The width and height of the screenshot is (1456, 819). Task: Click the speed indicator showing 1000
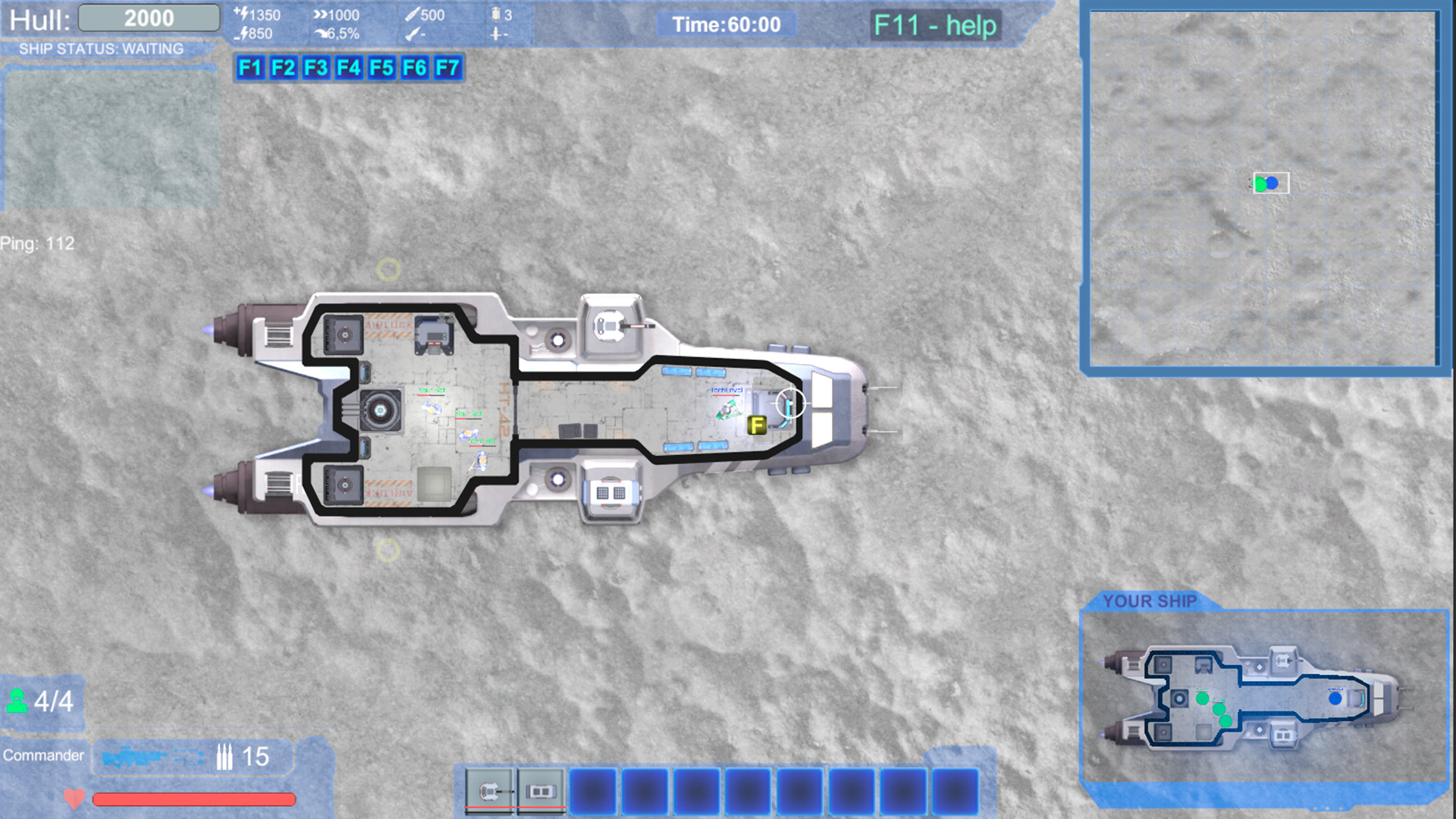click(336, 14)
